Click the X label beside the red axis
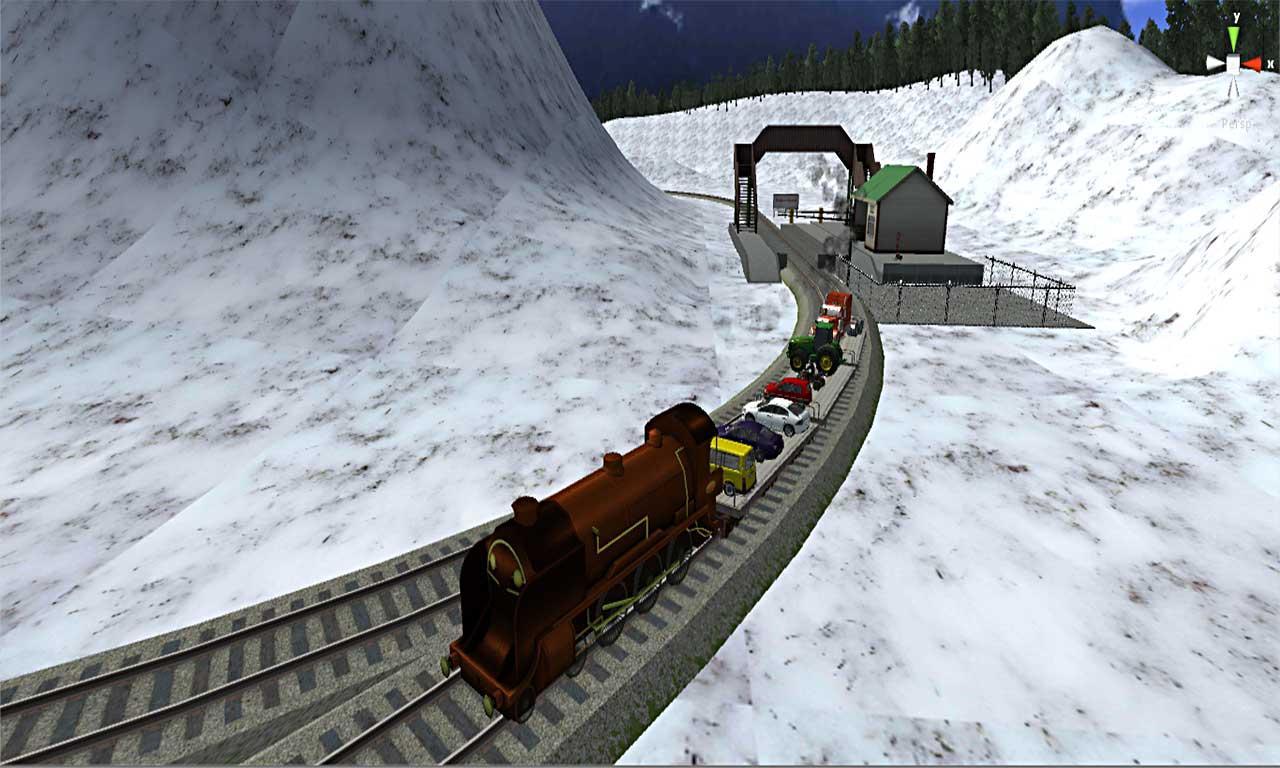 tap(1271, 63)
